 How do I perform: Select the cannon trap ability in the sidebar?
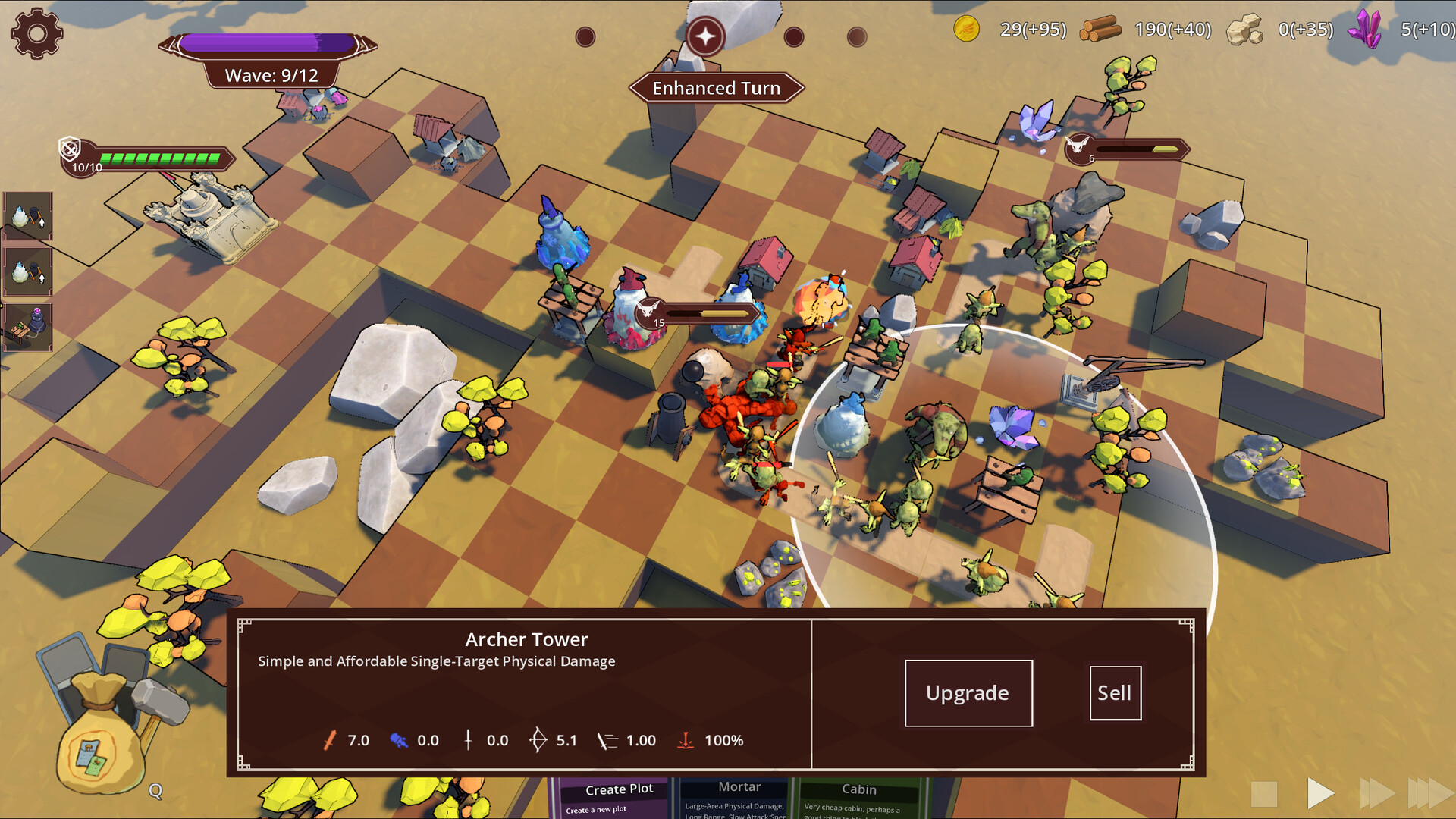27,326
